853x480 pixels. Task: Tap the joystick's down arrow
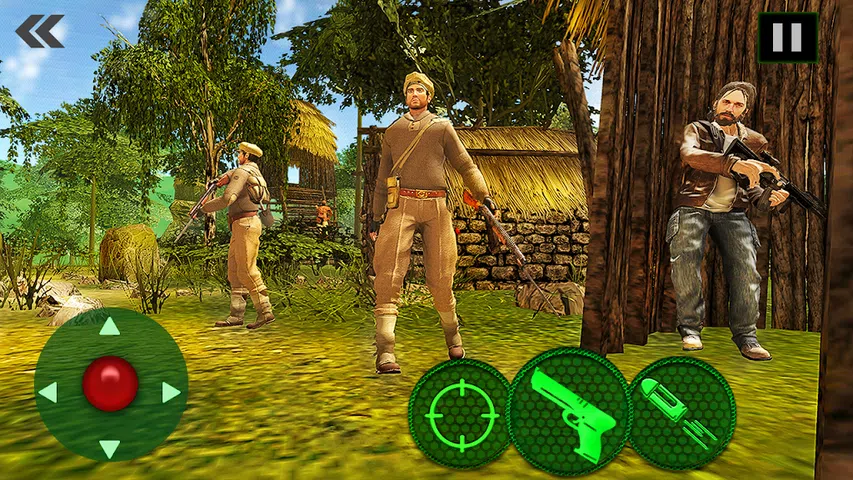110,448
